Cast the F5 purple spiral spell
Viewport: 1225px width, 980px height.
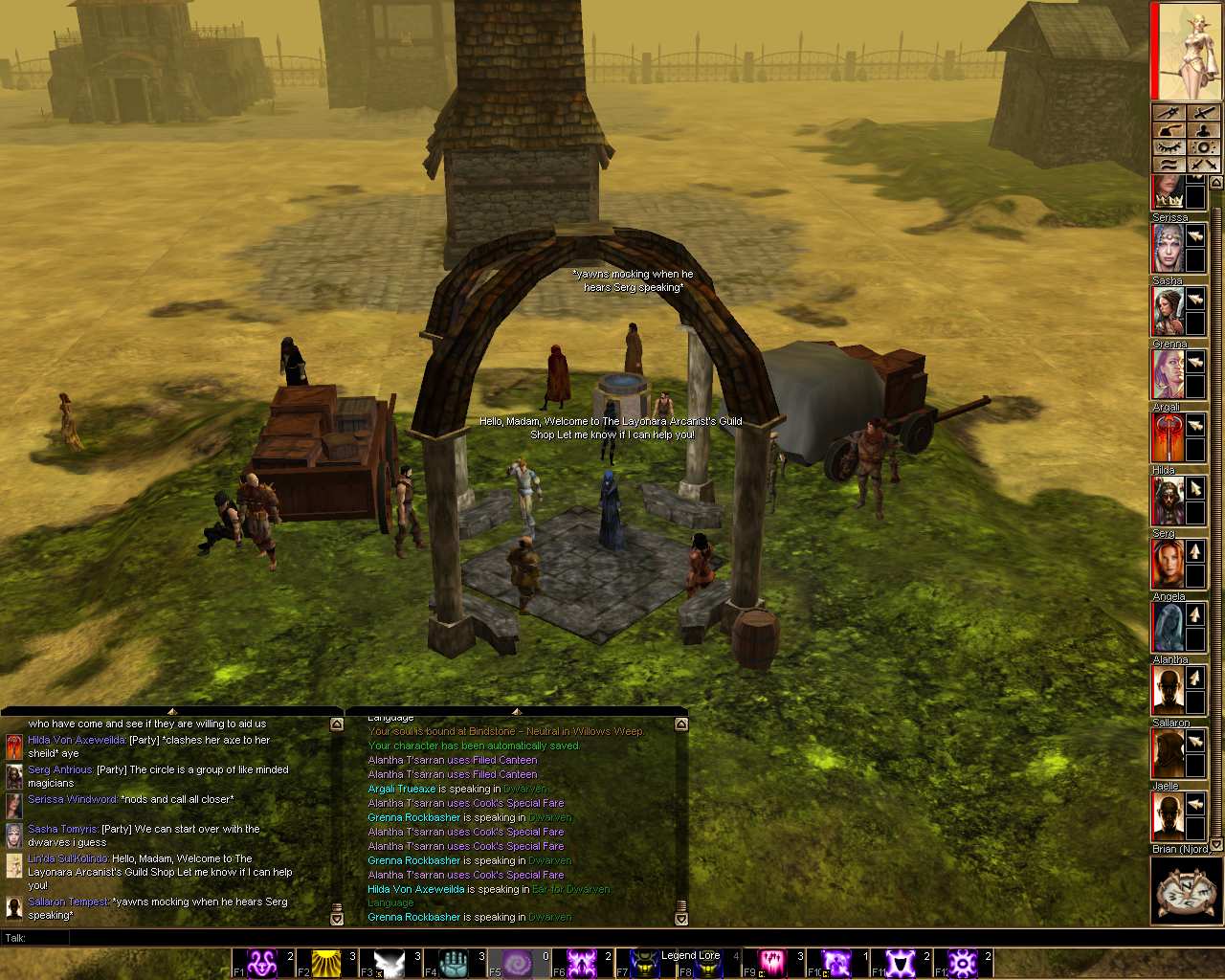tap(518, 963)
